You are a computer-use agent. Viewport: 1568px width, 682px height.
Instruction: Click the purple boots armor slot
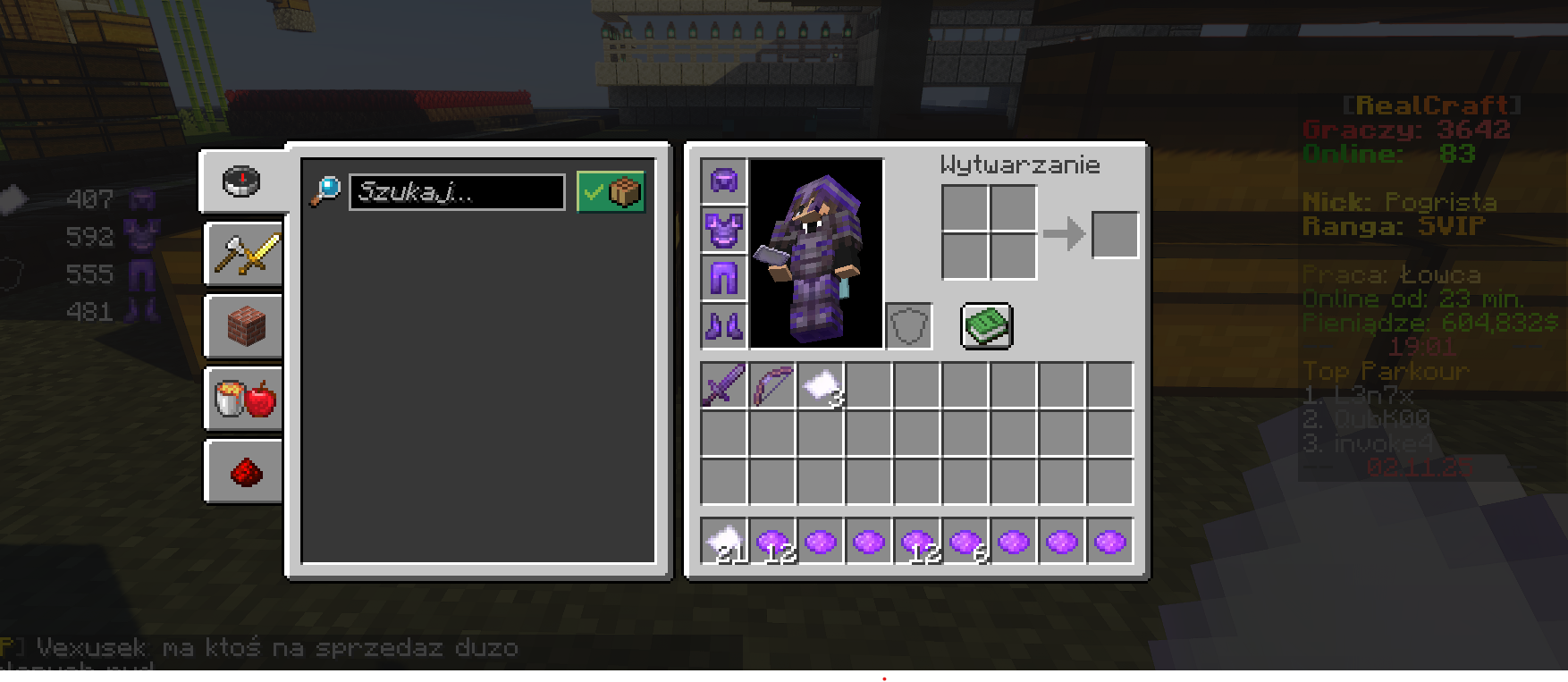click(x=723, y=325)
